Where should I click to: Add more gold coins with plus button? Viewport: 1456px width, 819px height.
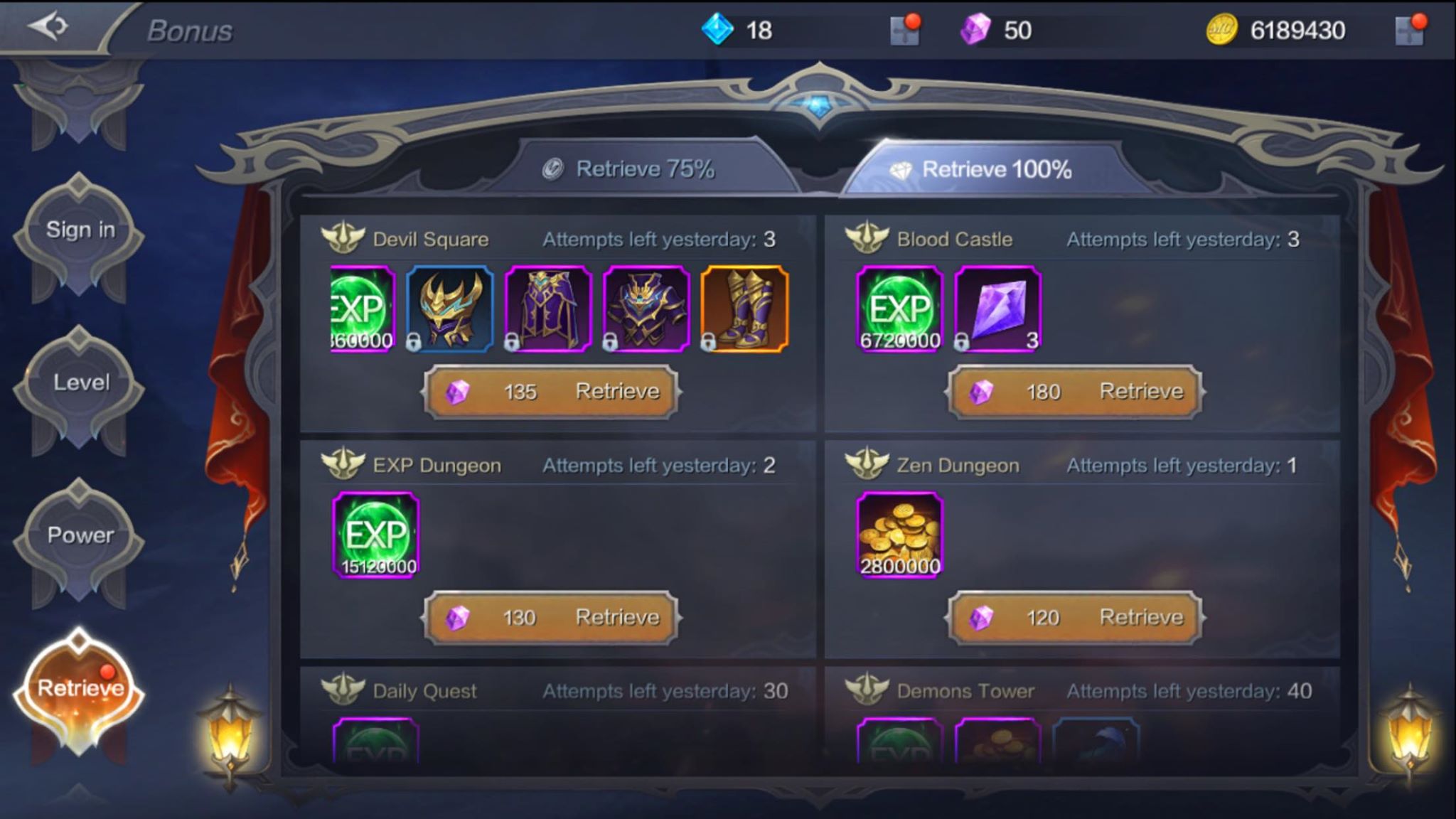(x=1410, y=31)
